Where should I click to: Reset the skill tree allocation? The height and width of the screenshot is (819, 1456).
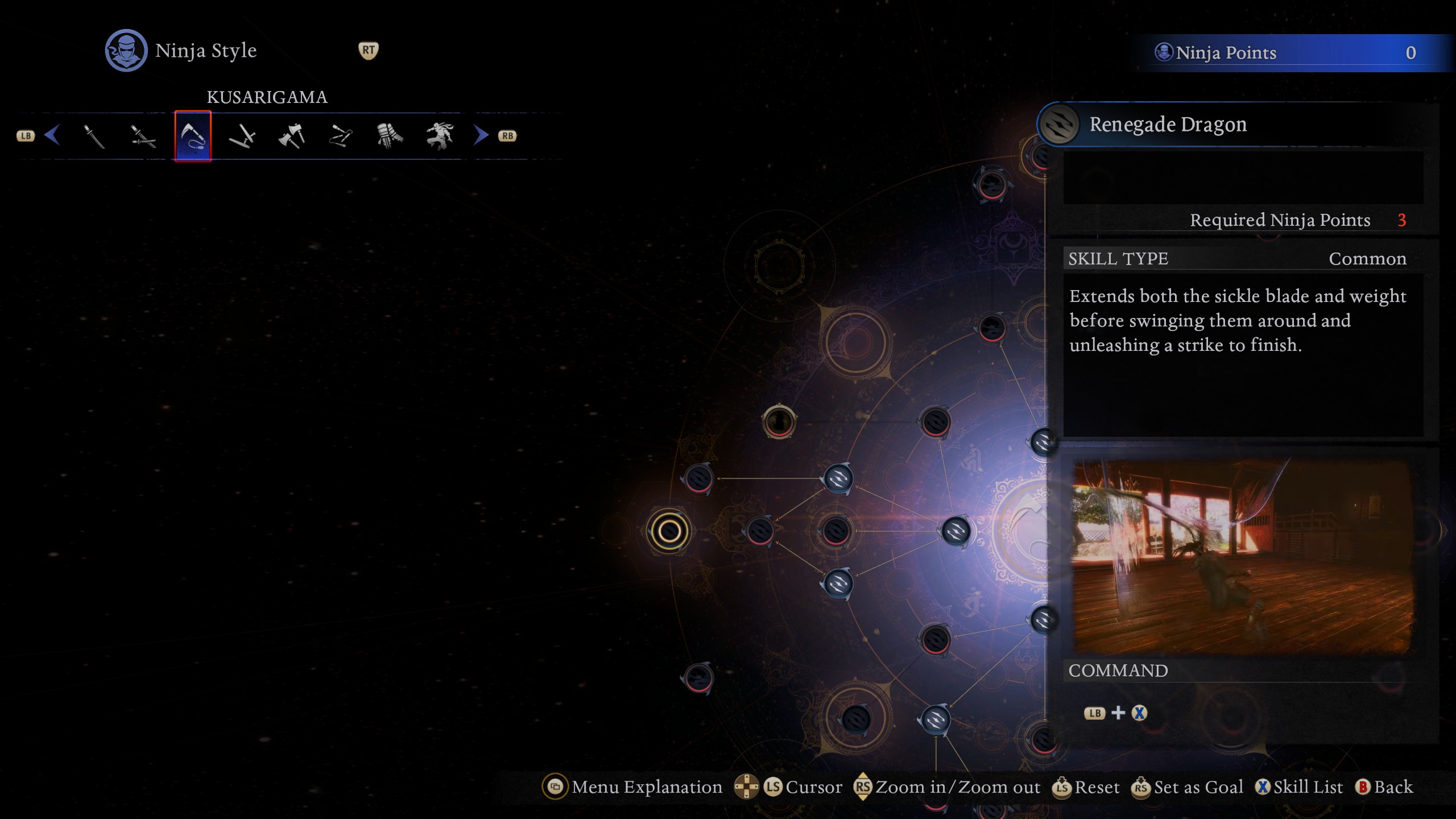point(1086,787)
